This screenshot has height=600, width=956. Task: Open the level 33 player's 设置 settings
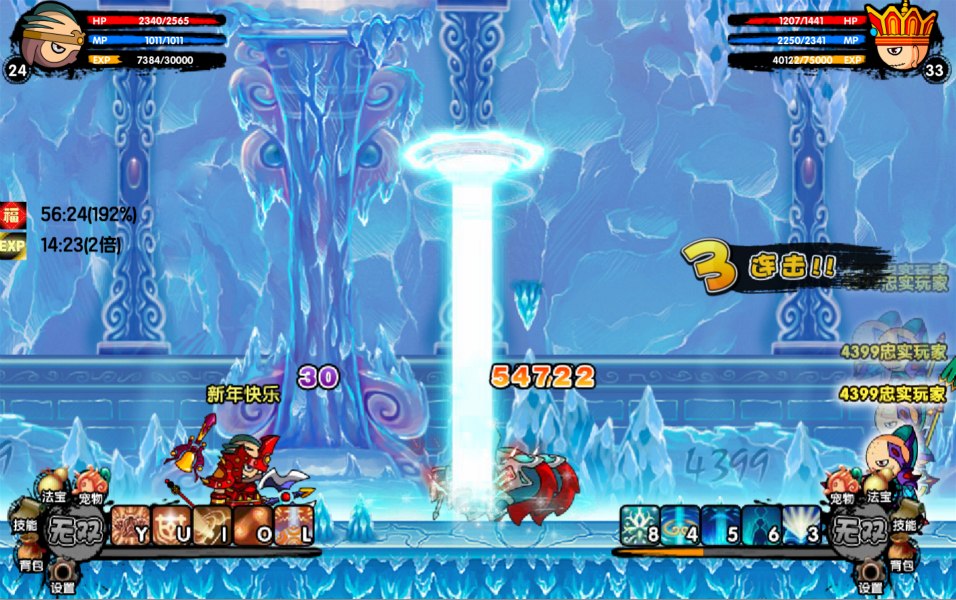pyautogui.click(x=870, y=580)
